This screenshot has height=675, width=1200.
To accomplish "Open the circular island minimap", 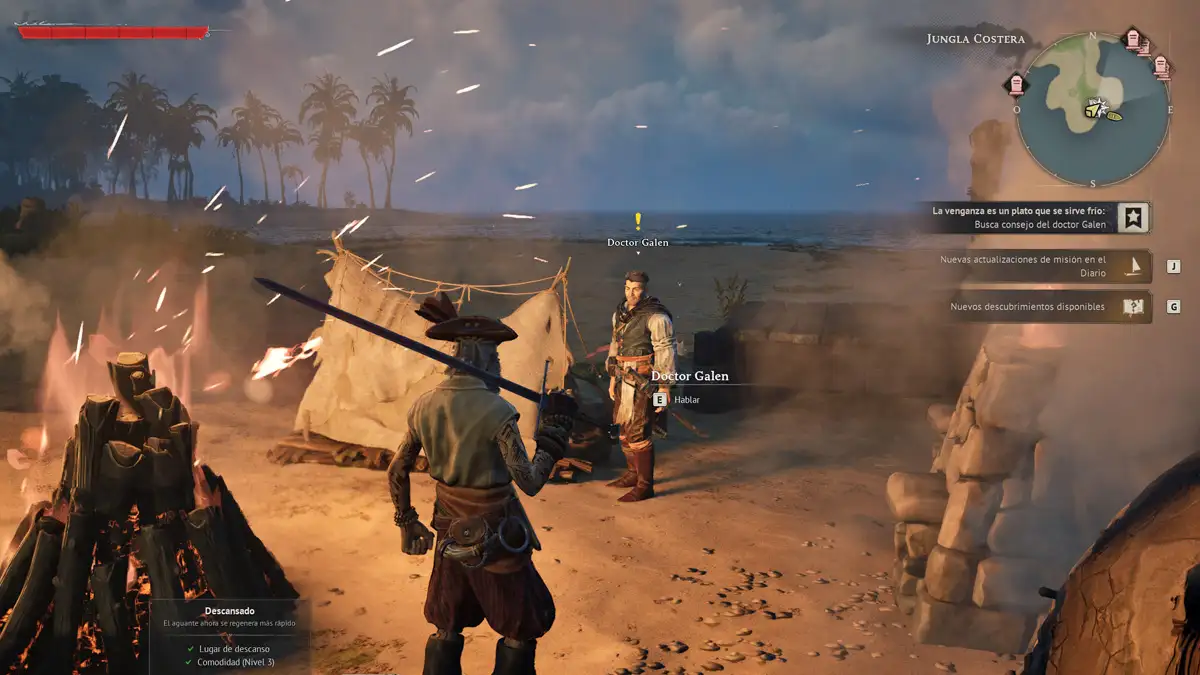I will 1092,110.
